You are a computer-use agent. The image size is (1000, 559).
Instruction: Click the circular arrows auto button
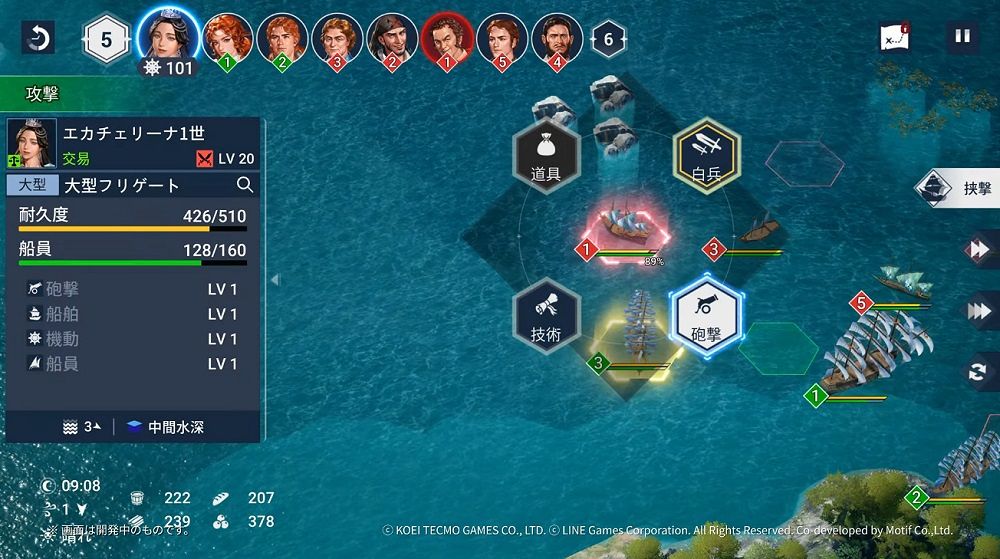coord(977,372)
